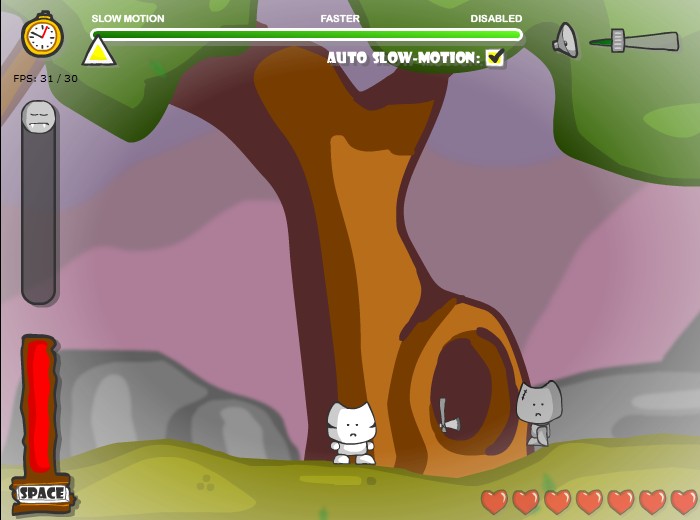This screenshot has height=520, width=700.
Task: Click the grey volume level wedge
Action: (634, 42)
